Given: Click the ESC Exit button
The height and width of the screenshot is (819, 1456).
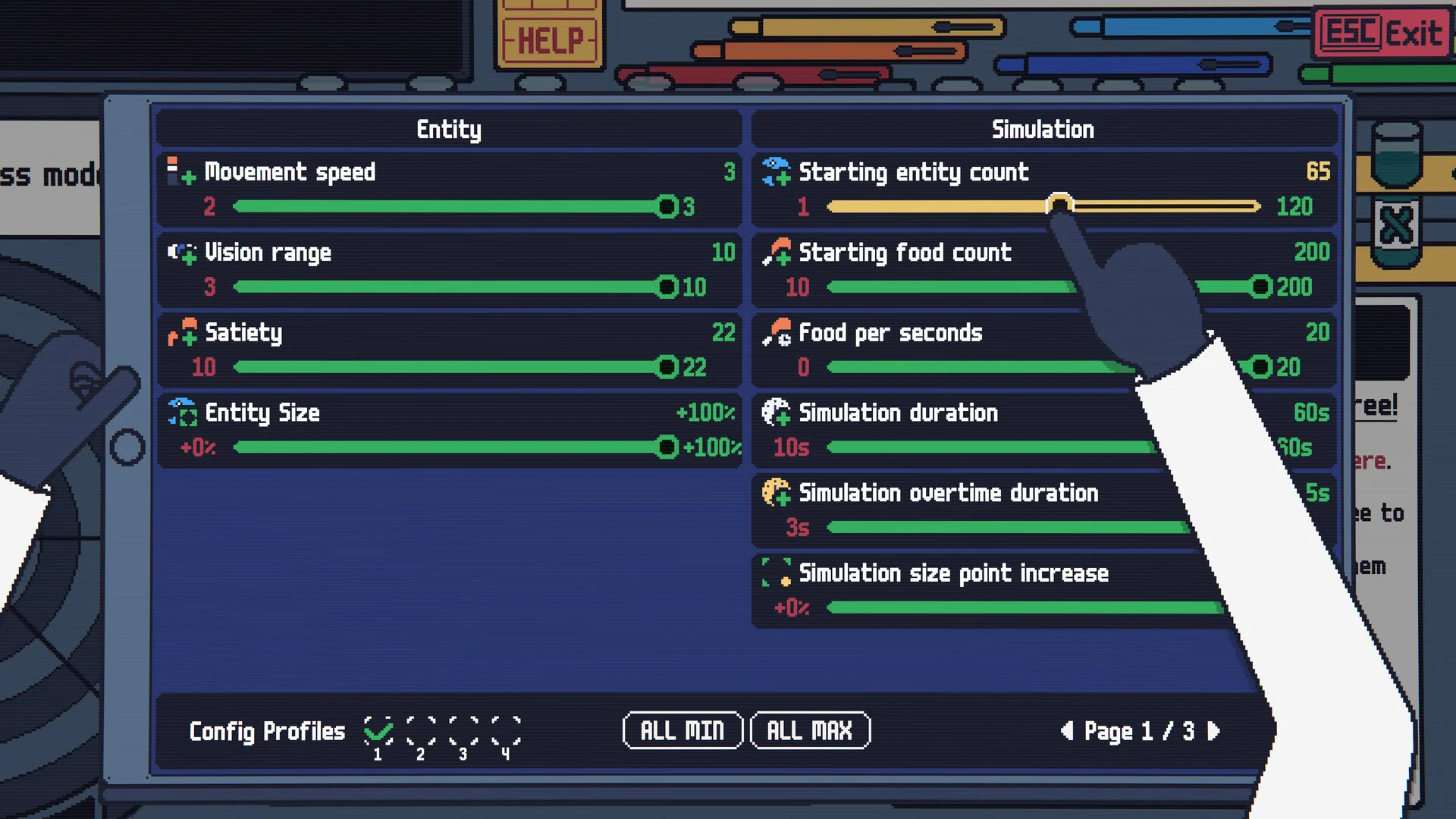Looking at the screenshot, I should click(1381, 33).
